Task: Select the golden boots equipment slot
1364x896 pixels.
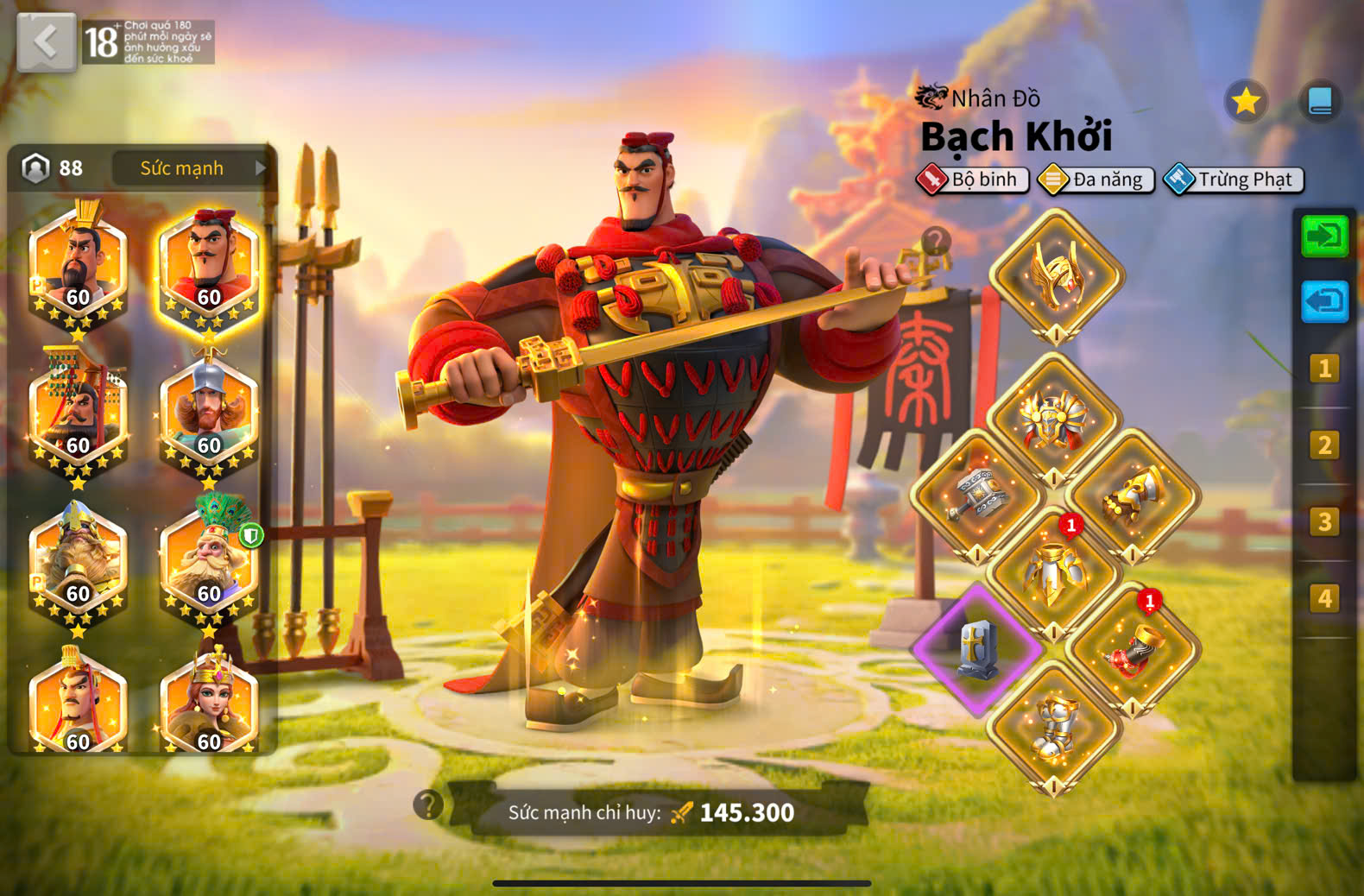Action: tap(1055, 727)
